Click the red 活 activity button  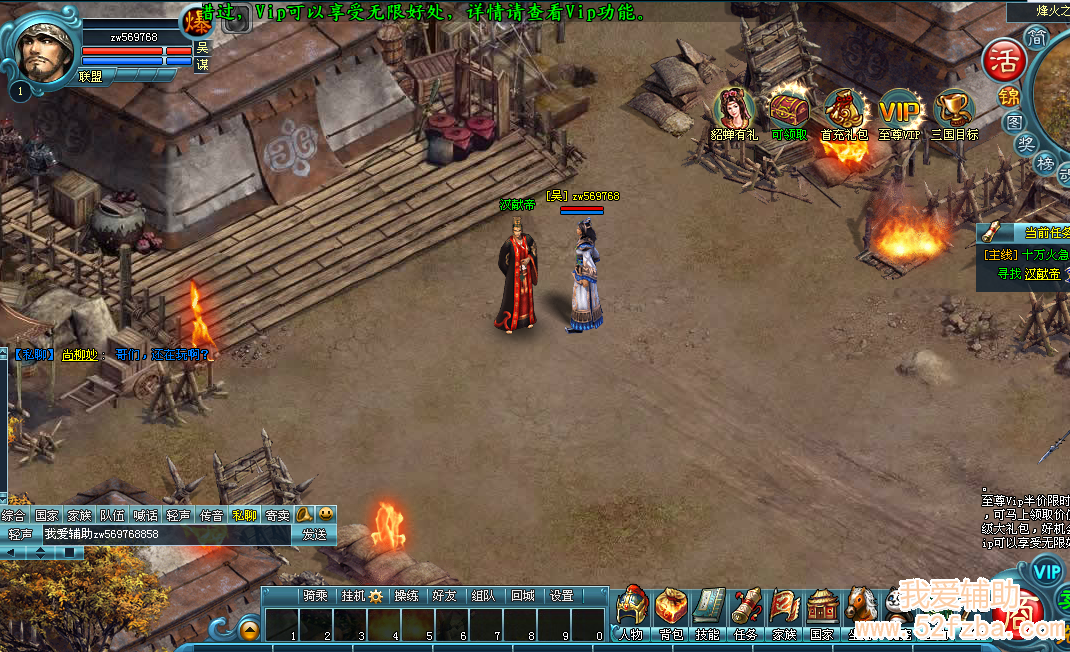pyautogui.click(x=1003, y=61)
